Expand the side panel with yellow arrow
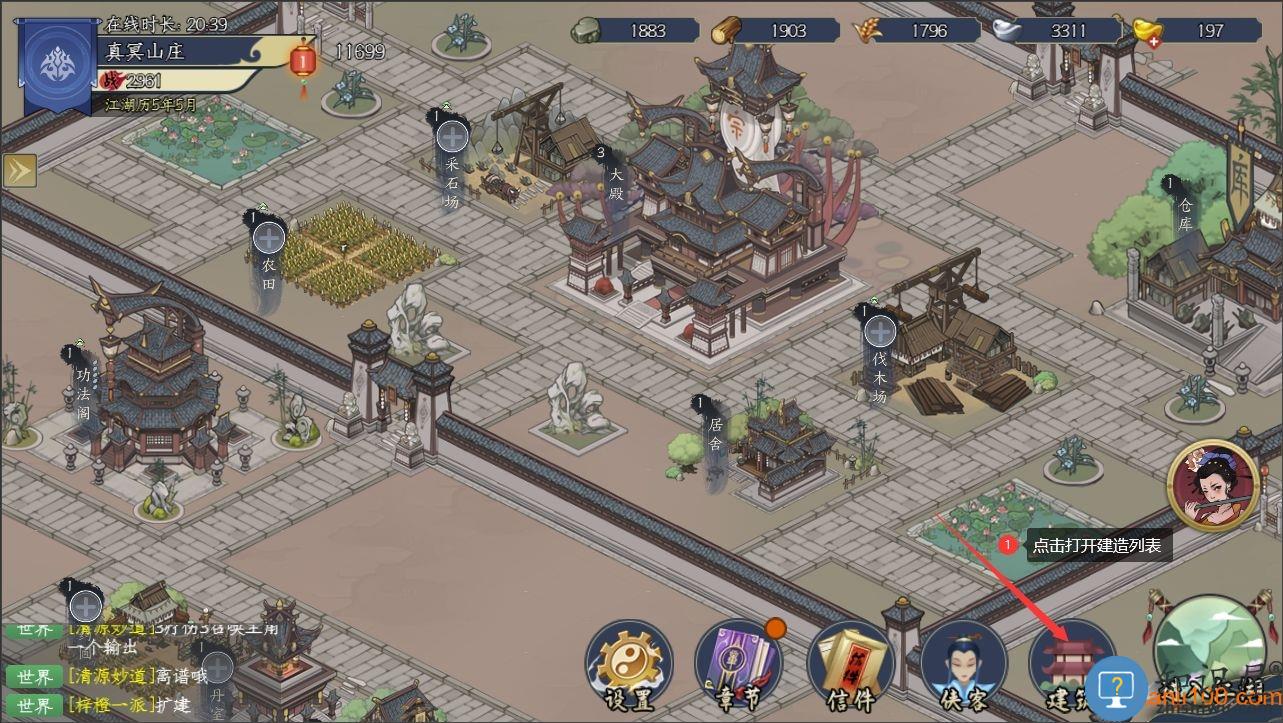The width and height of the screenshot is (1283, 723). tap(19, 171)
